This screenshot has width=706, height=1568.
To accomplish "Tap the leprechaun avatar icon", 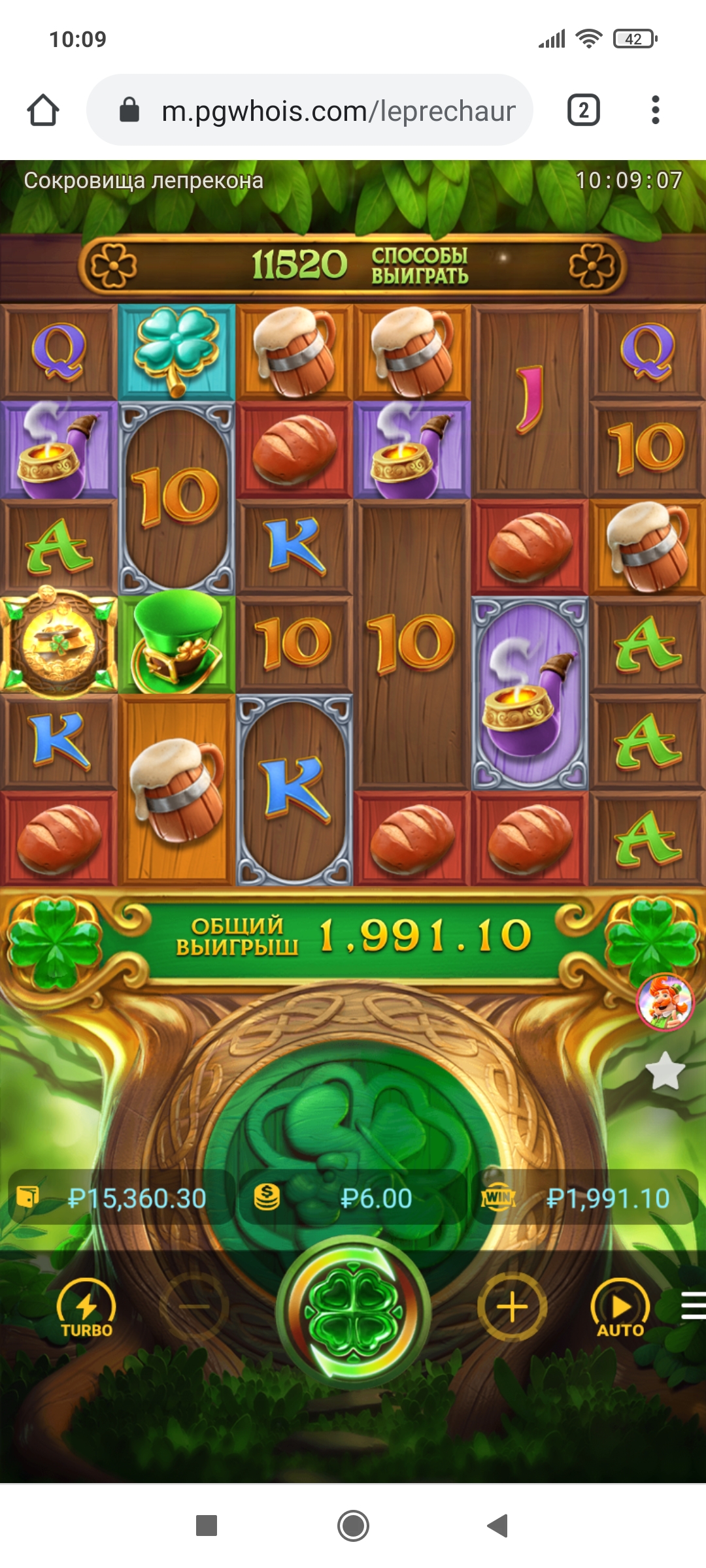I will (x=665, y=1002).
